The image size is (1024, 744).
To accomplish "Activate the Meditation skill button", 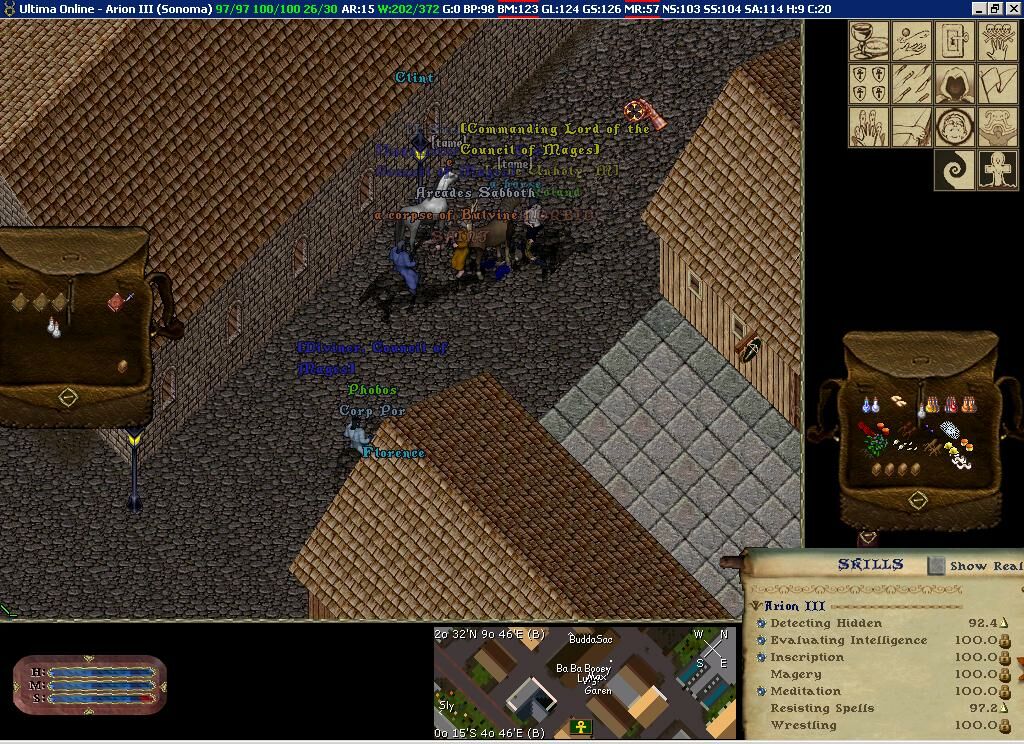I will click(x=761, y=691).
